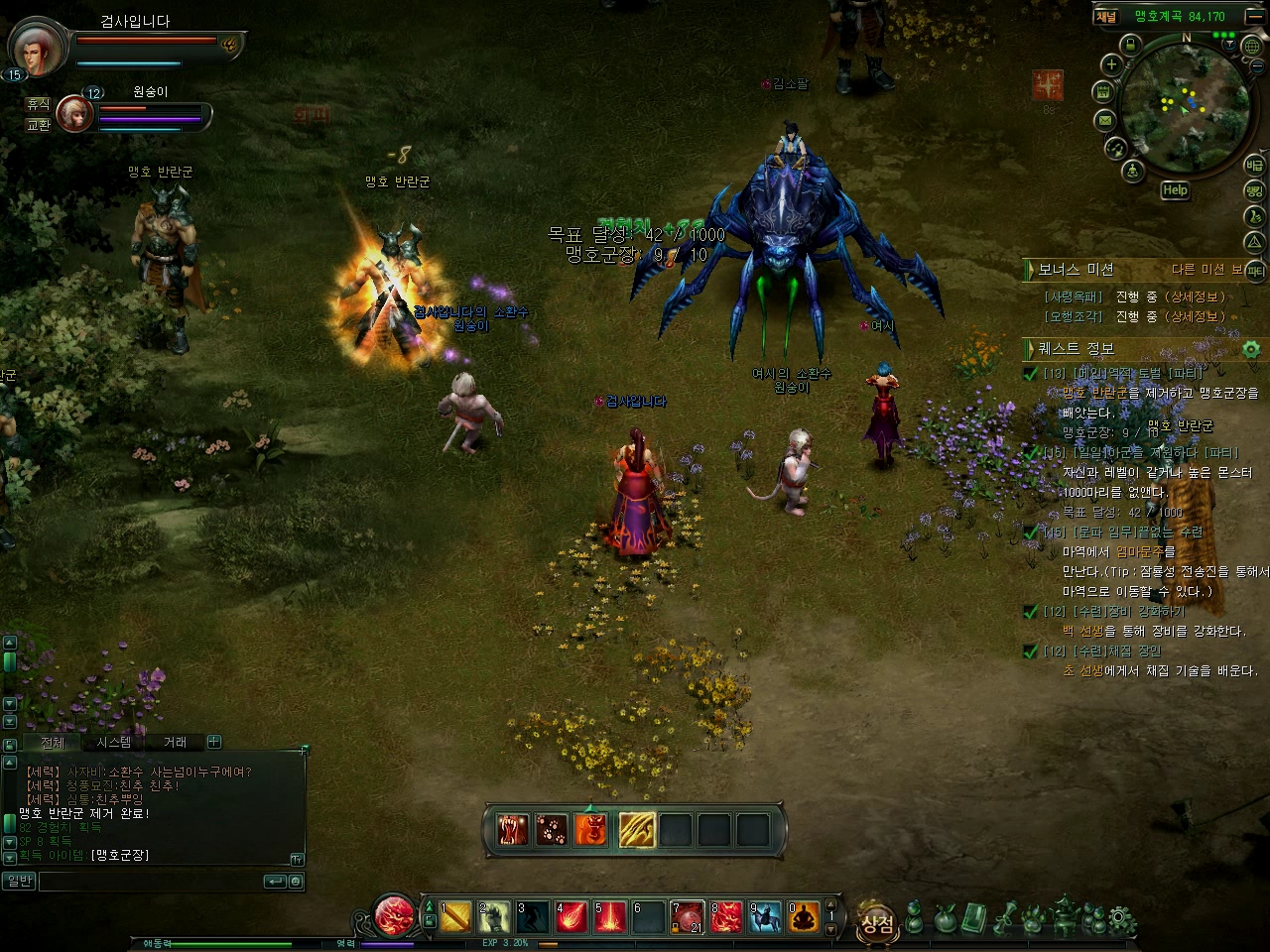Show 상세정보 details for the 사령옥패 mission
Image resolution: width=1270 pixels, height=952 pixels.
[1195, 297]
